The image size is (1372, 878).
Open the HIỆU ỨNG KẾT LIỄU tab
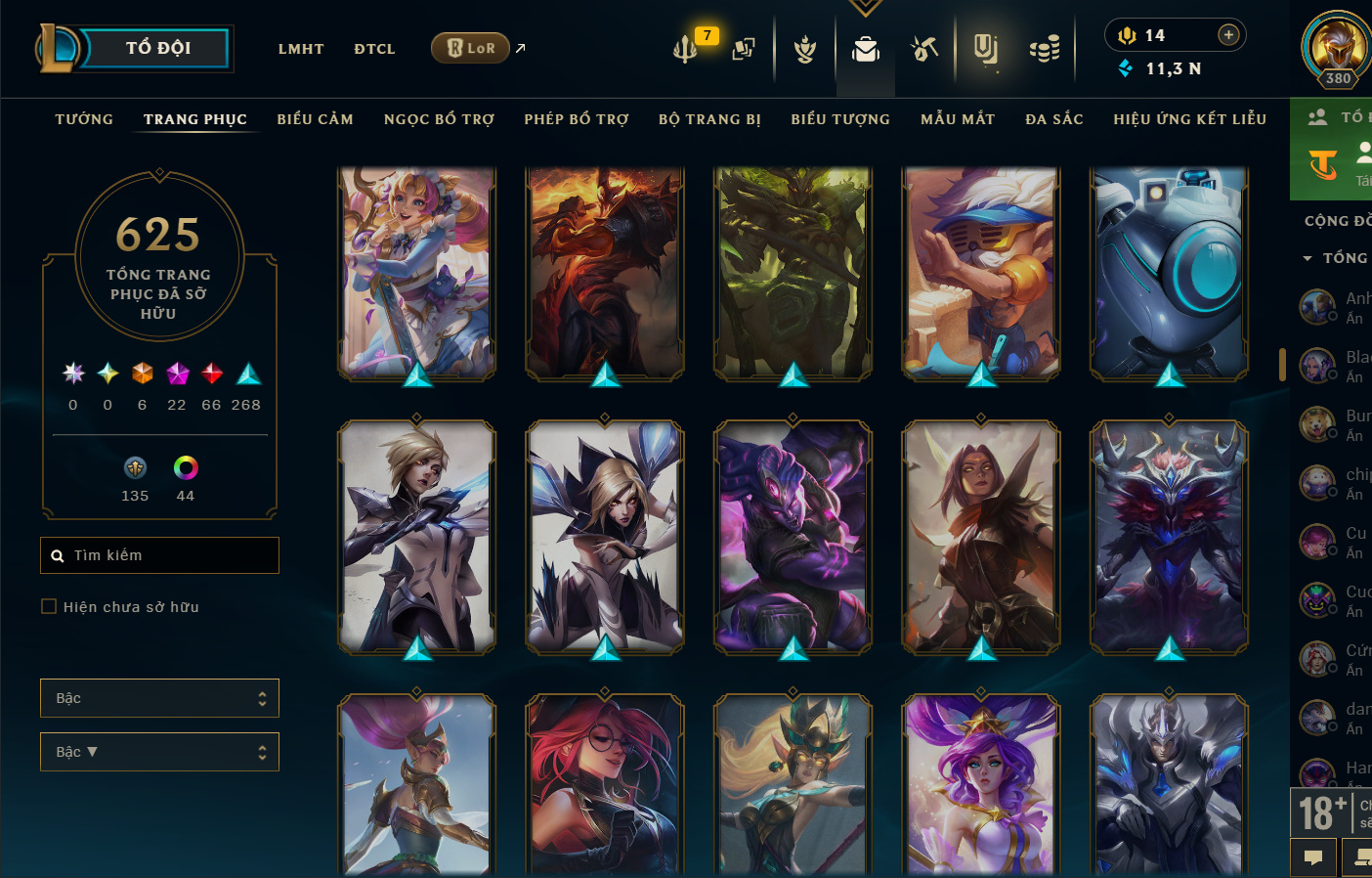pos(1189,119)
